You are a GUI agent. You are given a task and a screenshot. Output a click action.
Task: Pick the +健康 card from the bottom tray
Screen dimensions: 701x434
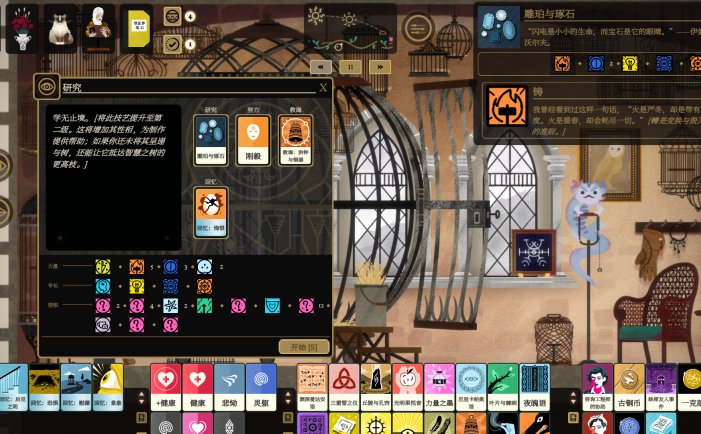point(166,385)
